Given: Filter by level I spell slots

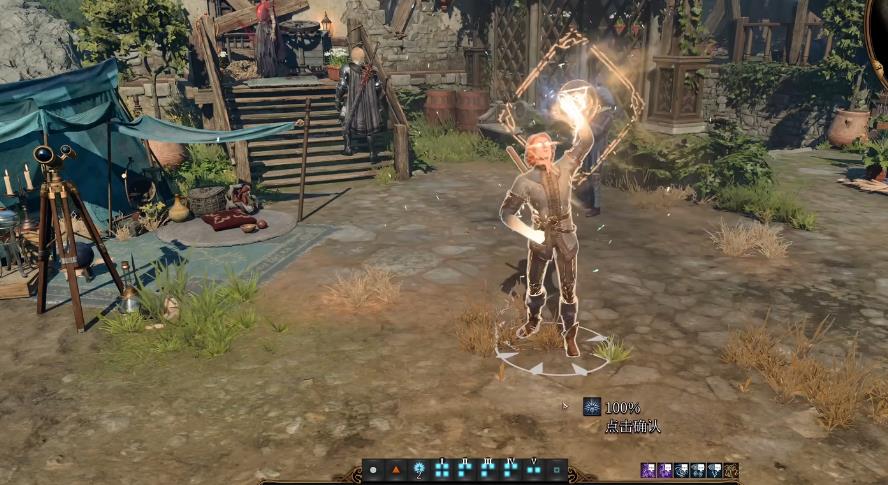Looking at the screenshot, I should point(442,469).
